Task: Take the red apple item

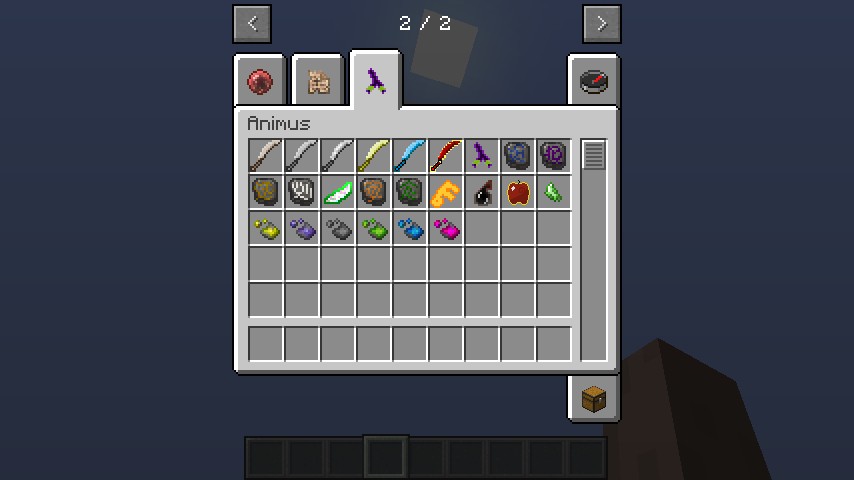Action: 518,192
